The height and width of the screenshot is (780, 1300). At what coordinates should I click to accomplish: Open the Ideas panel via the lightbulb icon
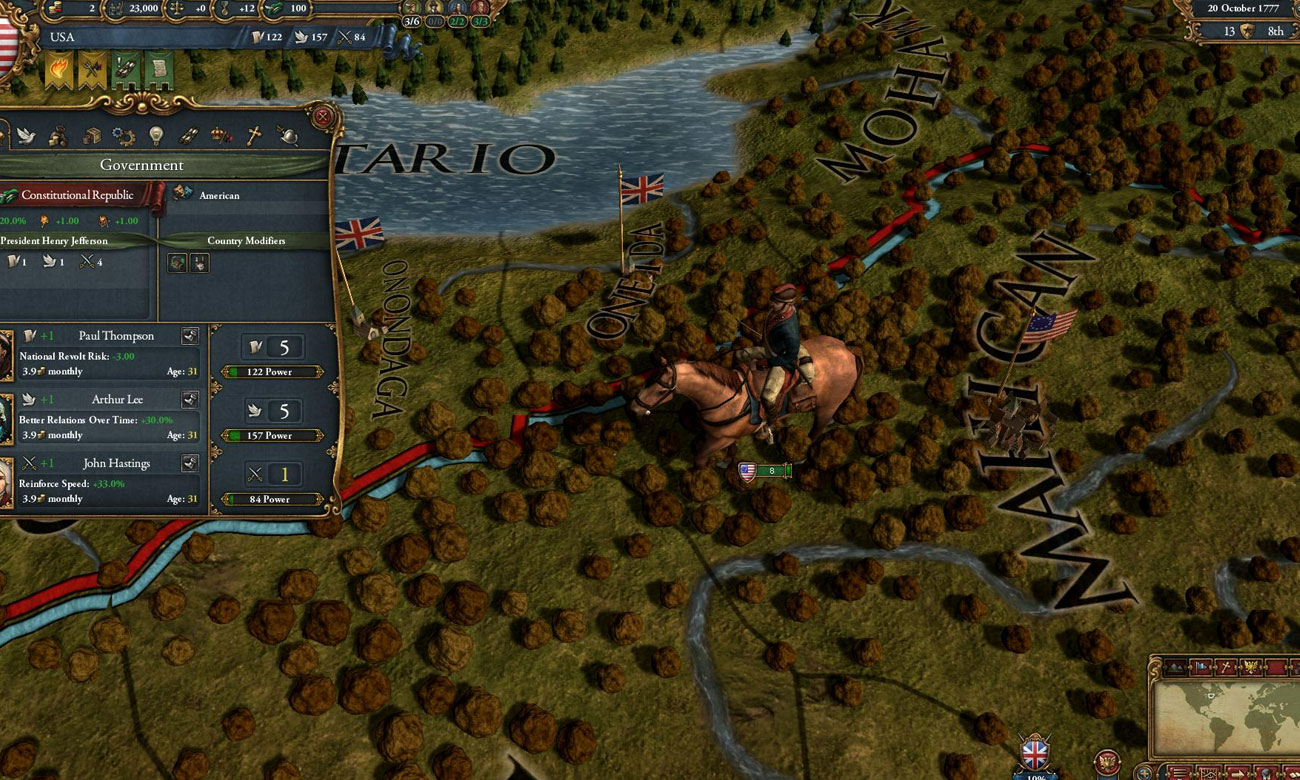pyautogui.click(x=156, y=135)
